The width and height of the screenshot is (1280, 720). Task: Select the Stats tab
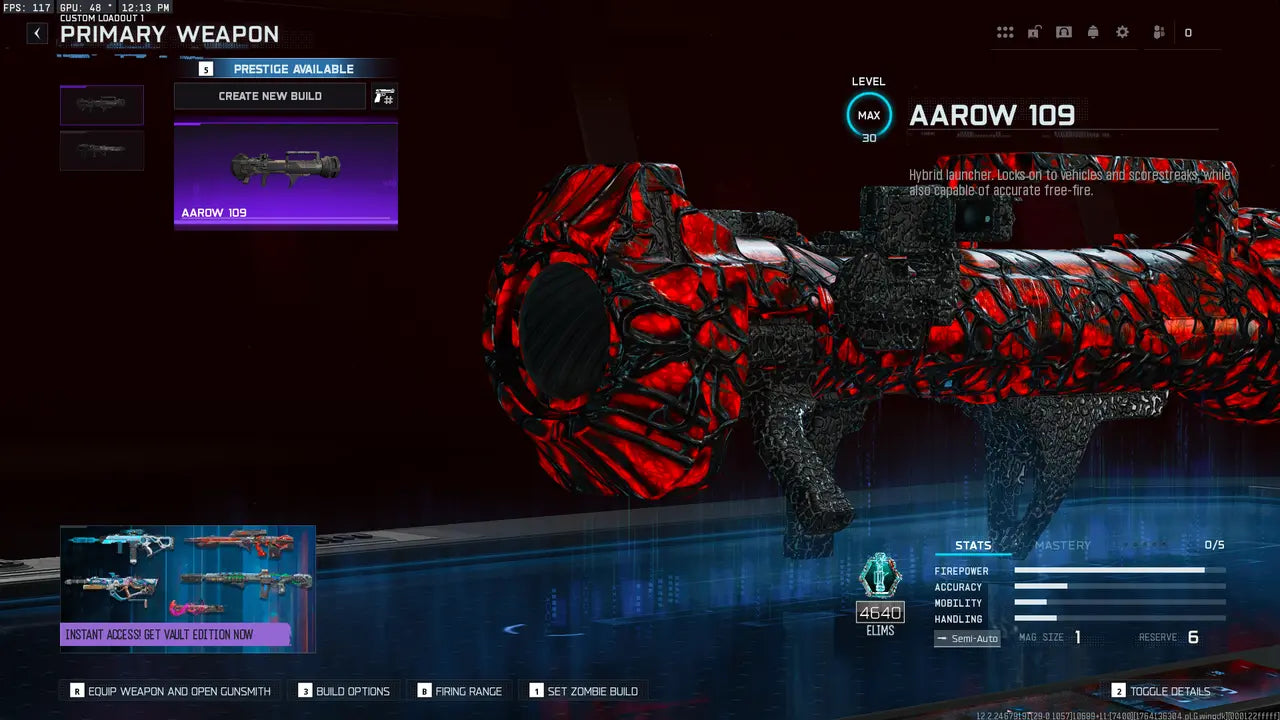pos(971,545)
